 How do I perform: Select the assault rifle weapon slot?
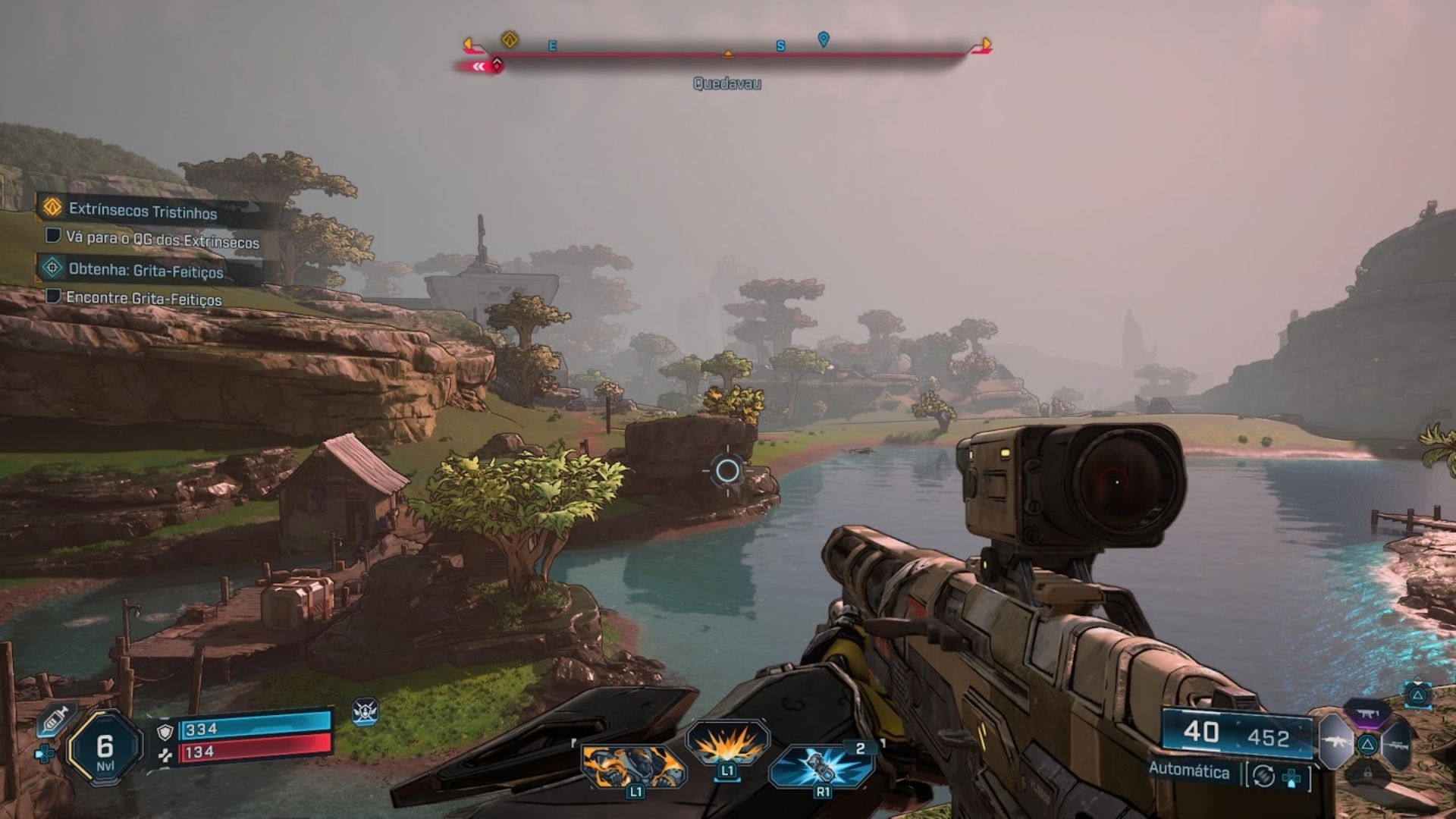(1335, 742)
